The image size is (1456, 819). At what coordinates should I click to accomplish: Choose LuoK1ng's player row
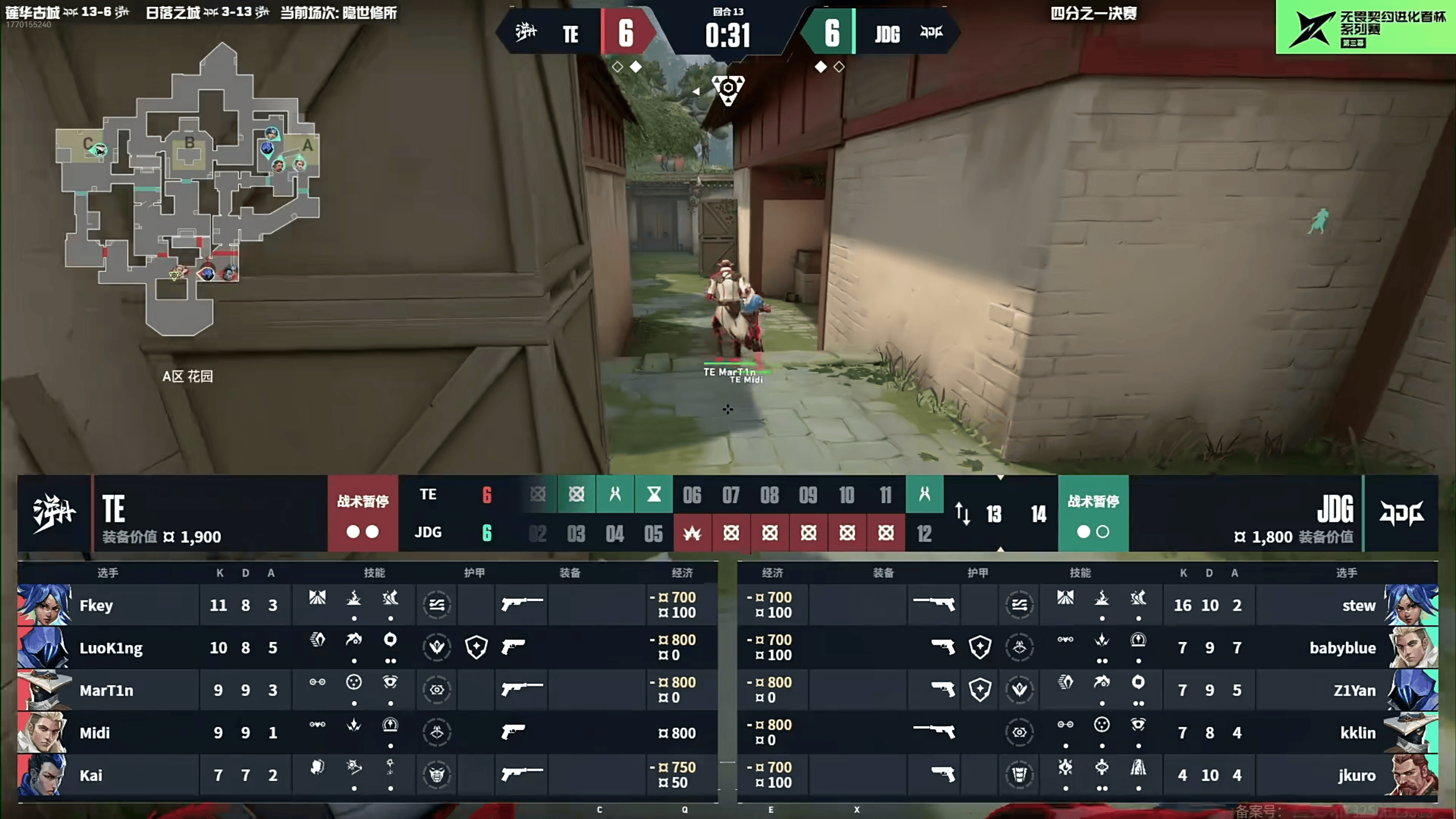367,647
